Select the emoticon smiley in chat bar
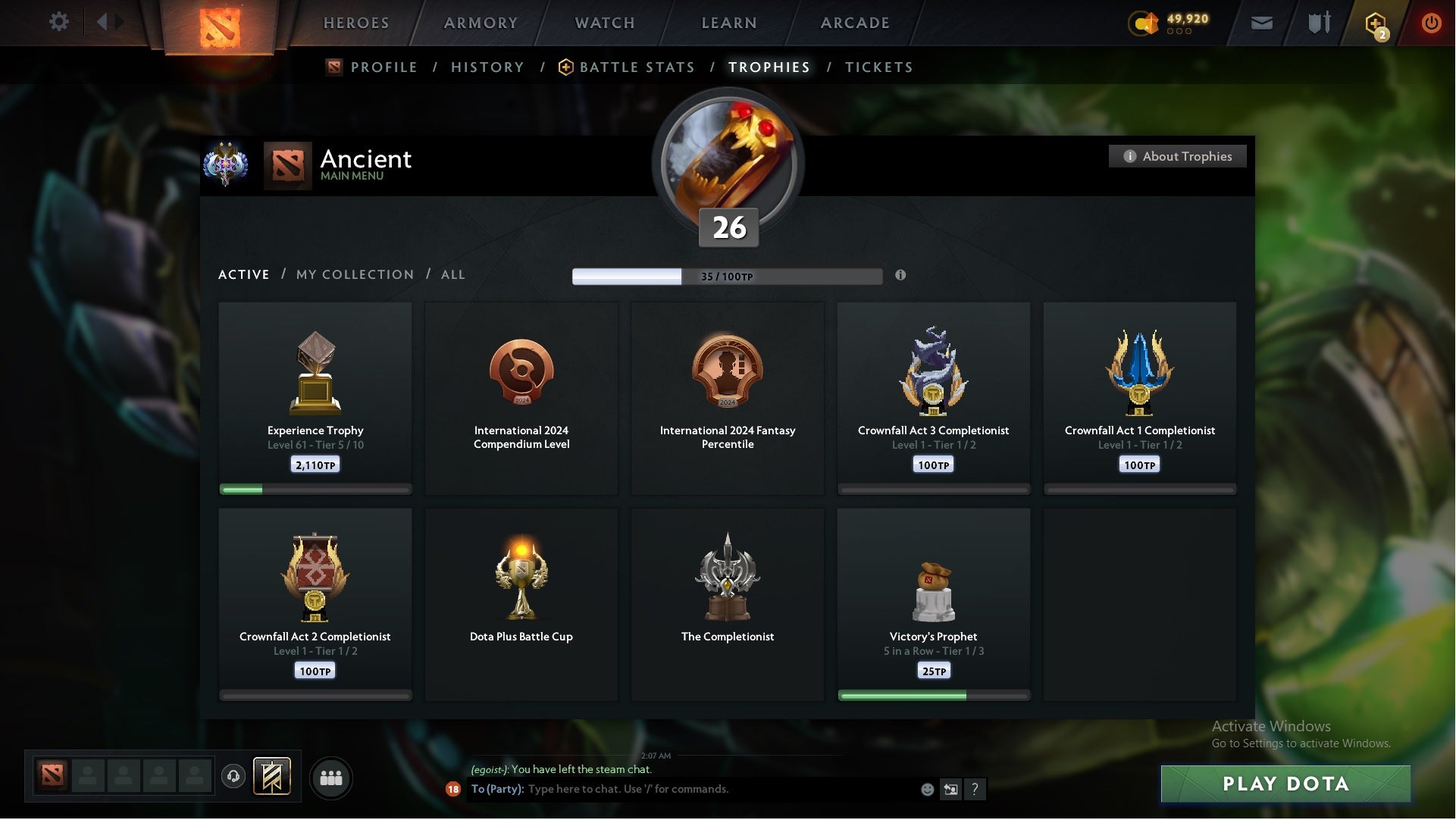 pyautogui.click(x=926, y=789)
